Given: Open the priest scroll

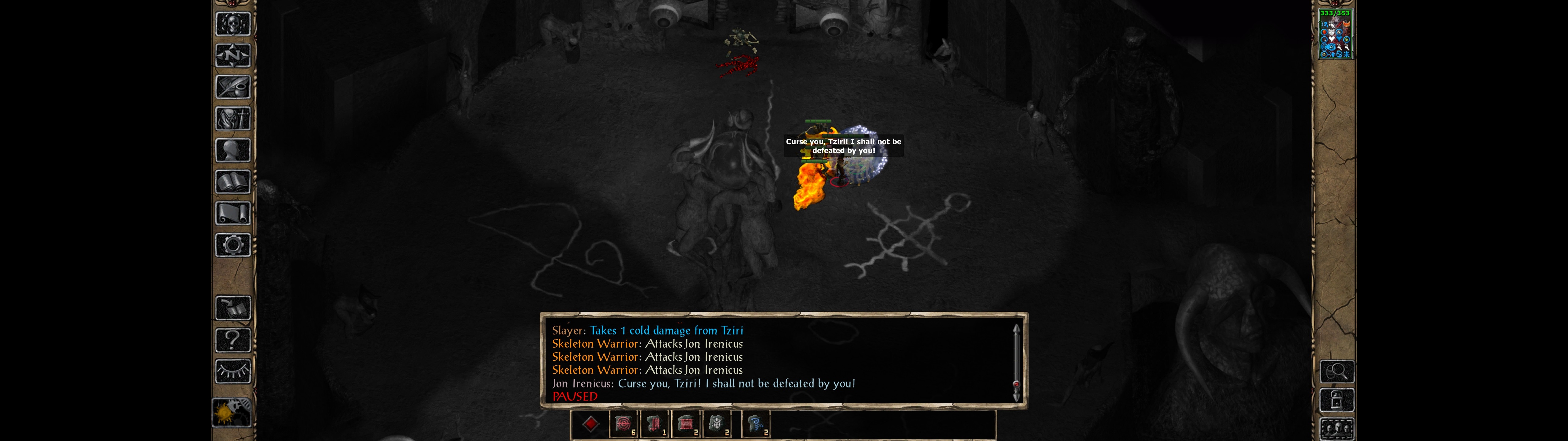Looking at the screenshot, I should coord(232,213).
